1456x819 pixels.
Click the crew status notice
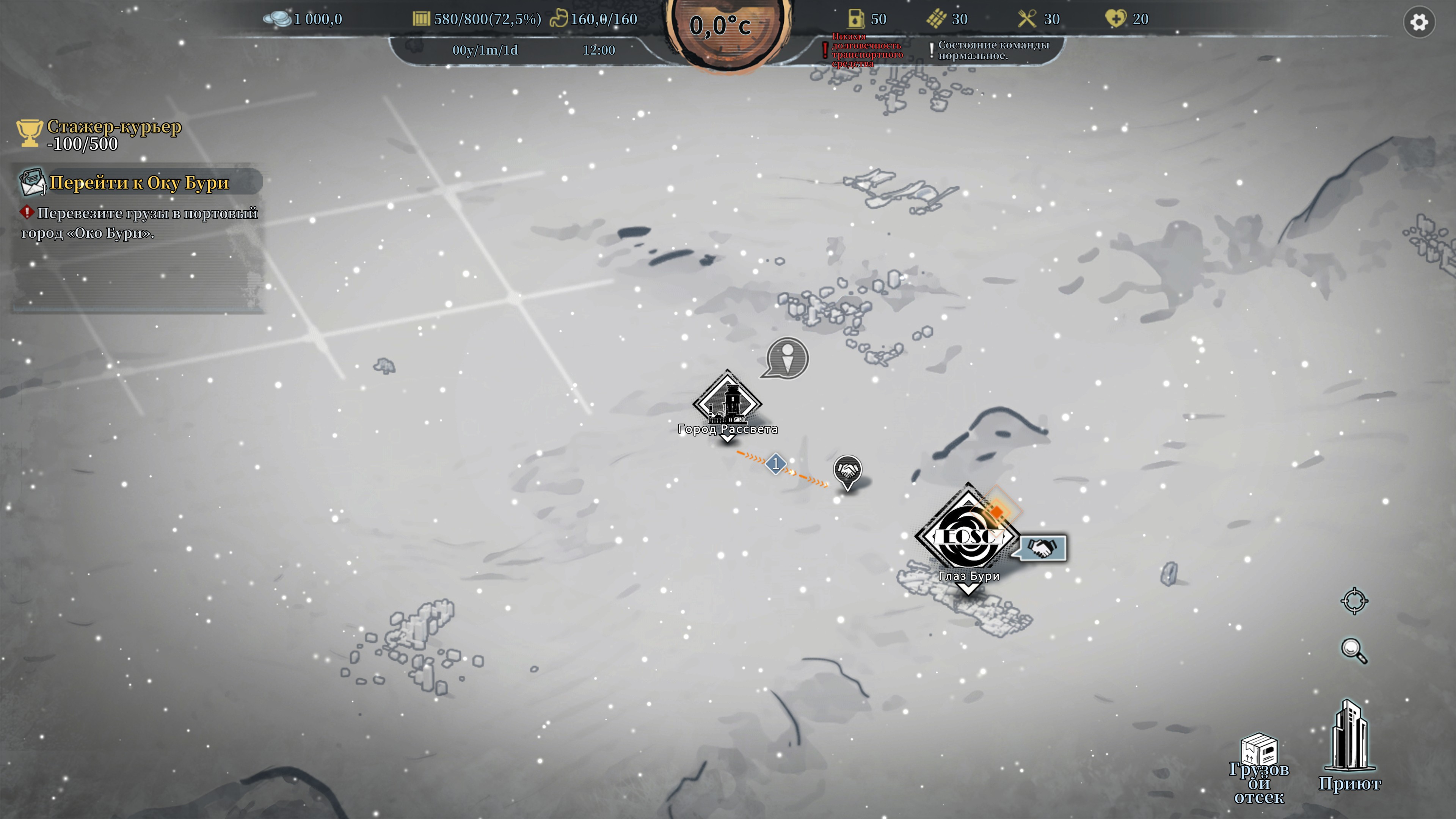pos(993,50)
